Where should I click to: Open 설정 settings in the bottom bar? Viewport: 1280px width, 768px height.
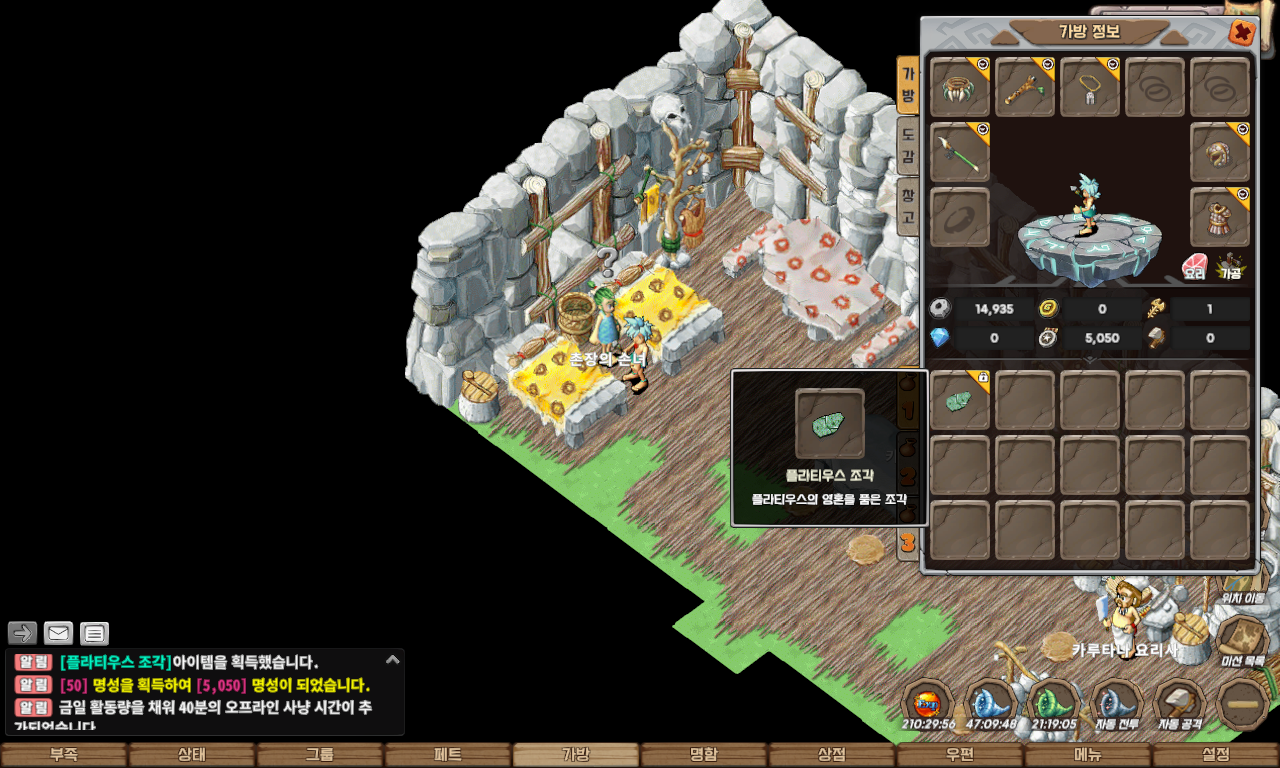(x=1216, y=755)
